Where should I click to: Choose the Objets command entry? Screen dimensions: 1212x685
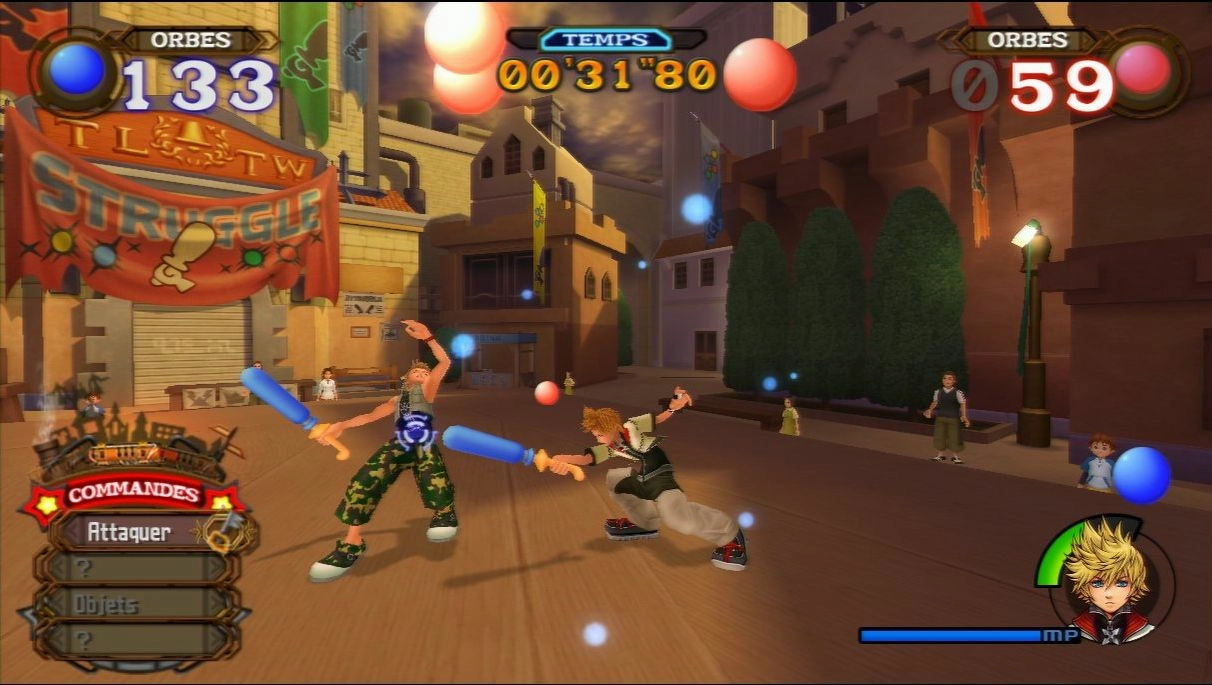point(130,604)
